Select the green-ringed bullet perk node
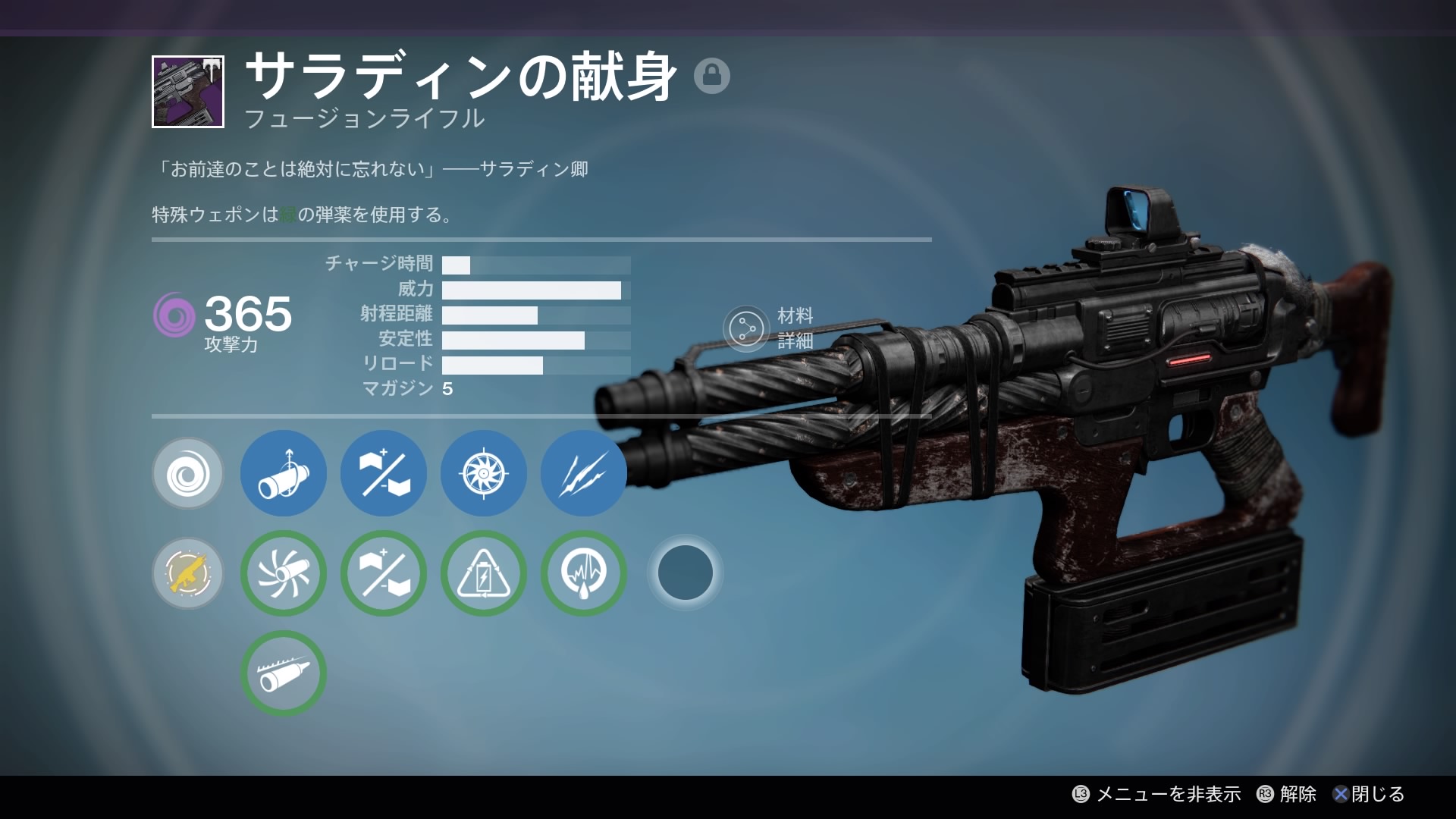This screenshot has width=1456, height=819. [284, 673]
